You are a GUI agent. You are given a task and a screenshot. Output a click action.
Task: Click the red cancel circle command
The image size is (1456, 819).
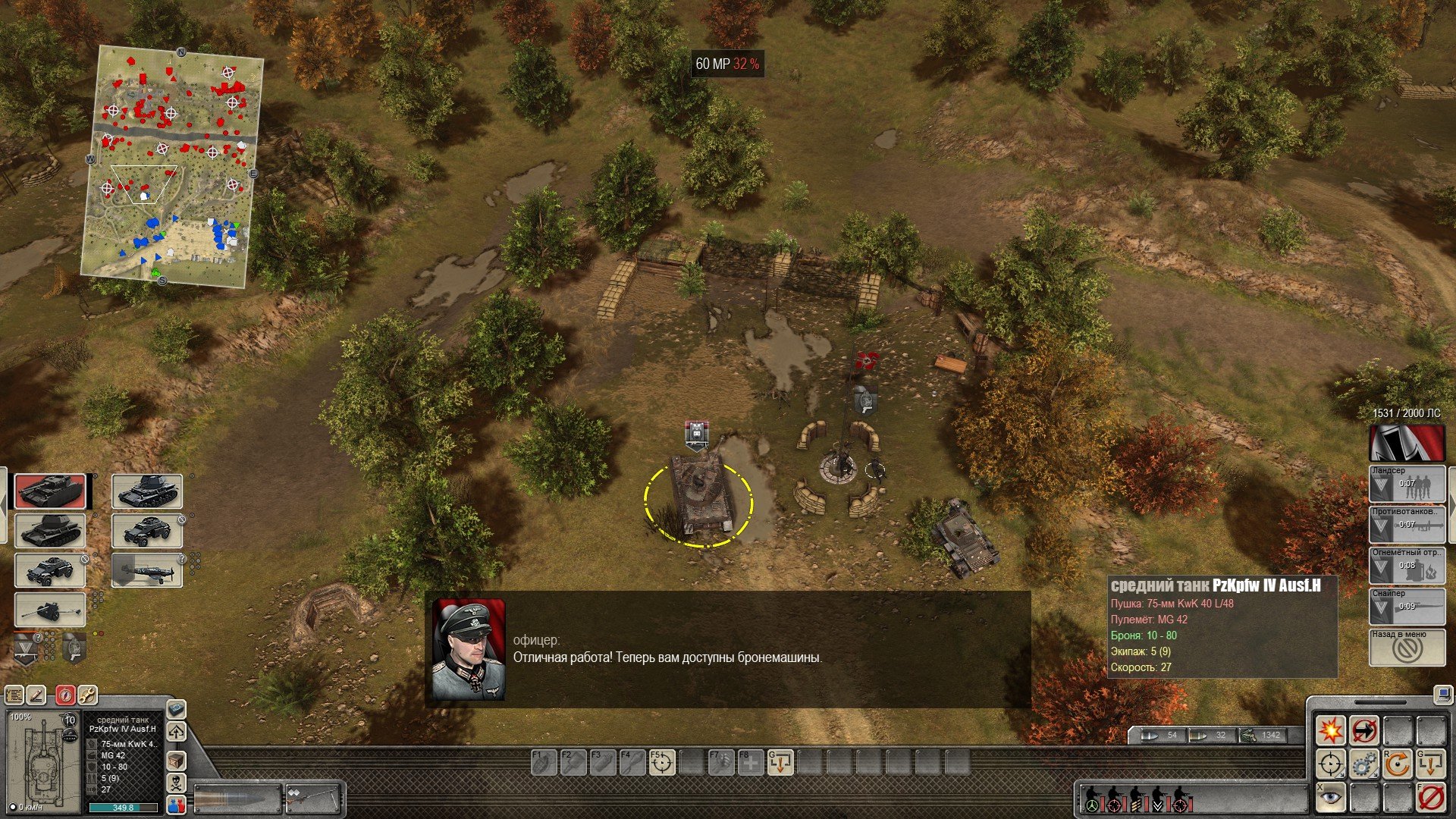(1431, 798)
